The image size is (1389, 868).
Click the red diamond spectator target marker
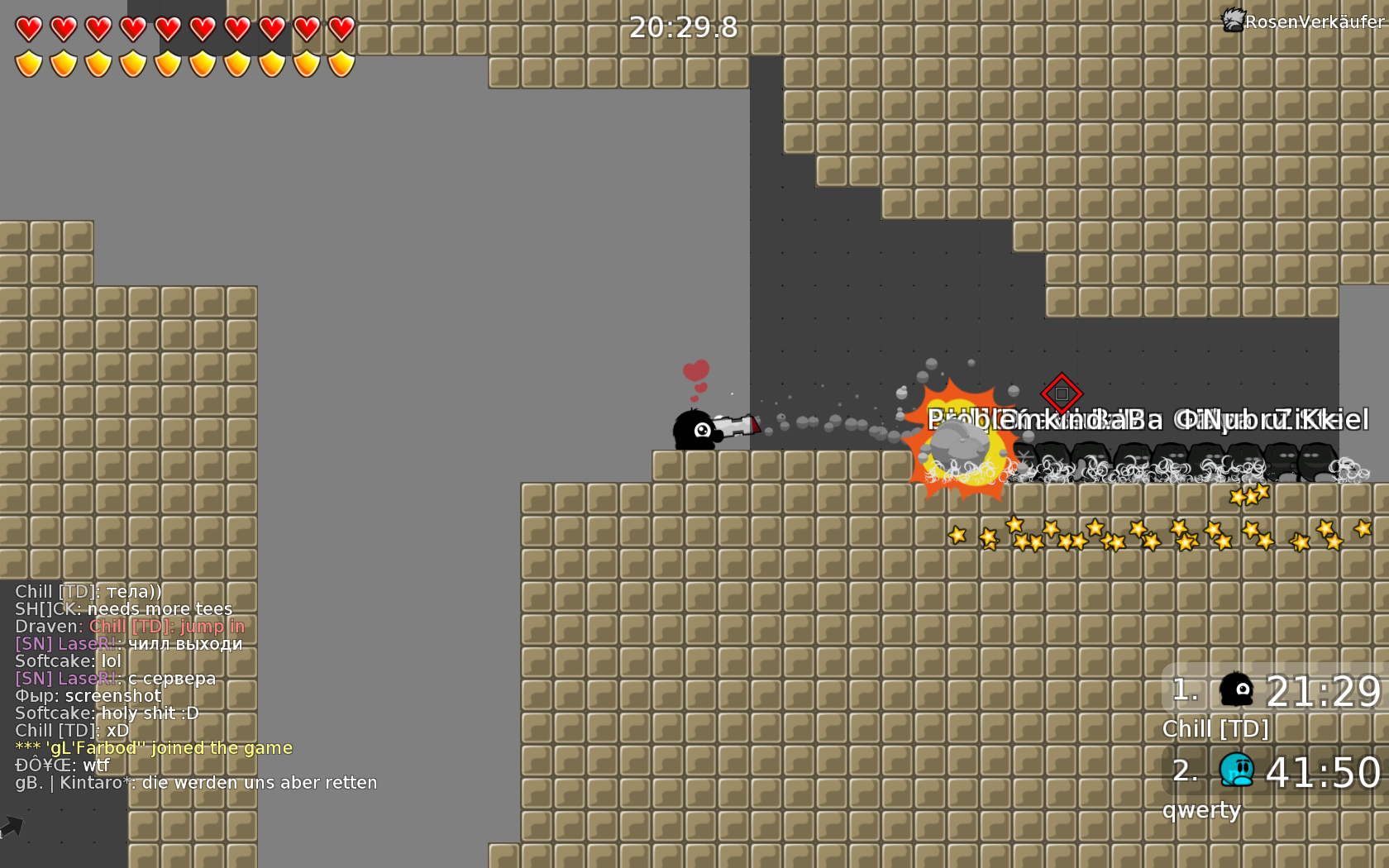pyautogui.click(x=1061, y=395)
